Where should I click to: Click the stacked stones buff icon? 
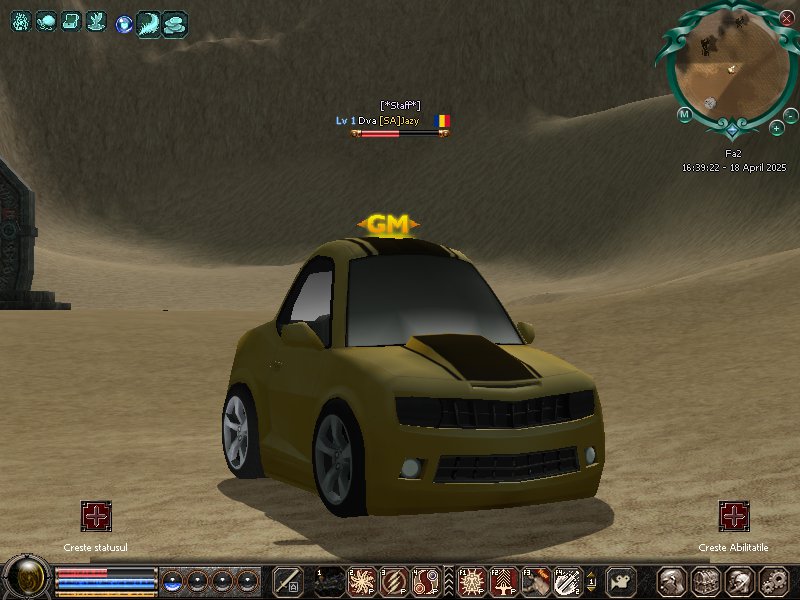(x=175, y=22)
